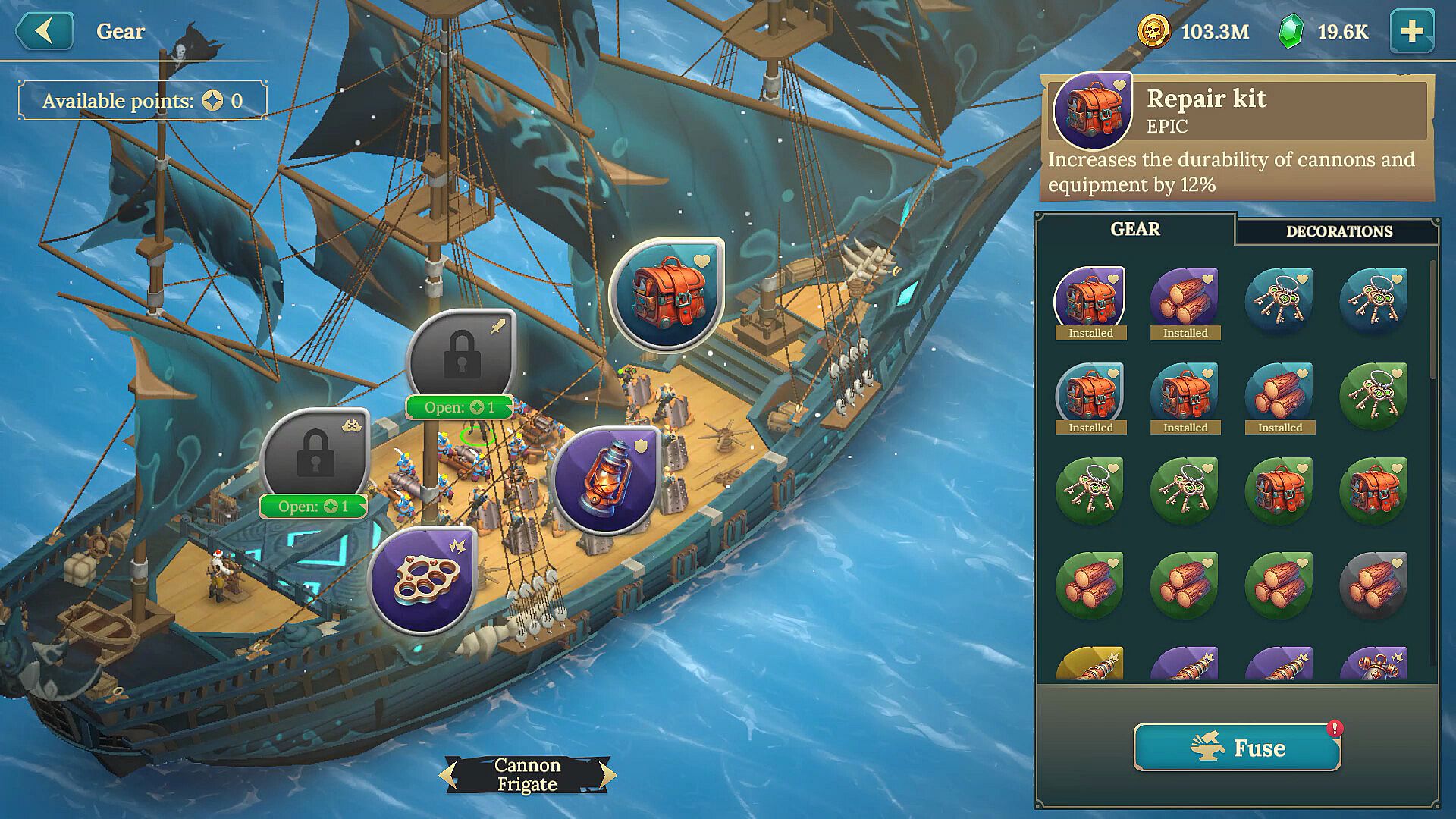
Task: Select the brass knuckles slot on ship
Action: 422,580
